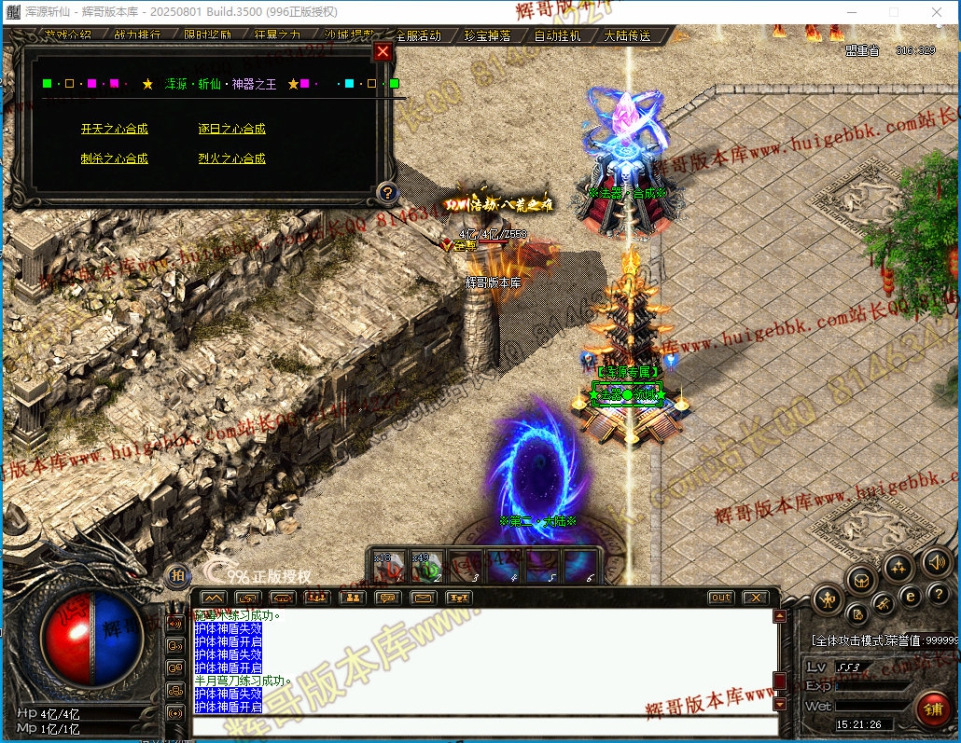Activate the 自动挂机 auto-battle menu
The image size is (961, 743).
pos(557,36)
